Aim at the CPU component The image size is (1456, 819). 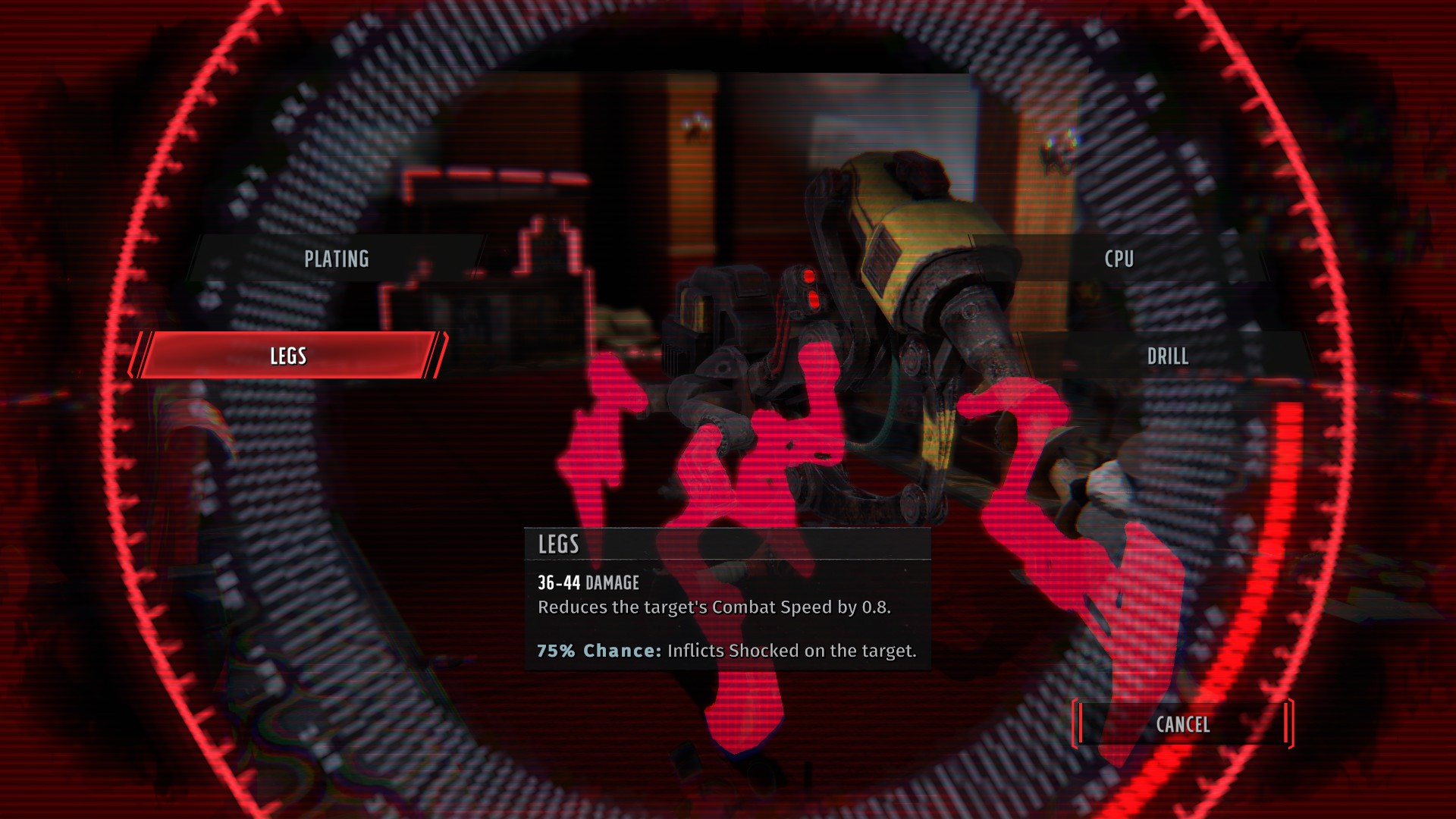(x=1119, y=259)
